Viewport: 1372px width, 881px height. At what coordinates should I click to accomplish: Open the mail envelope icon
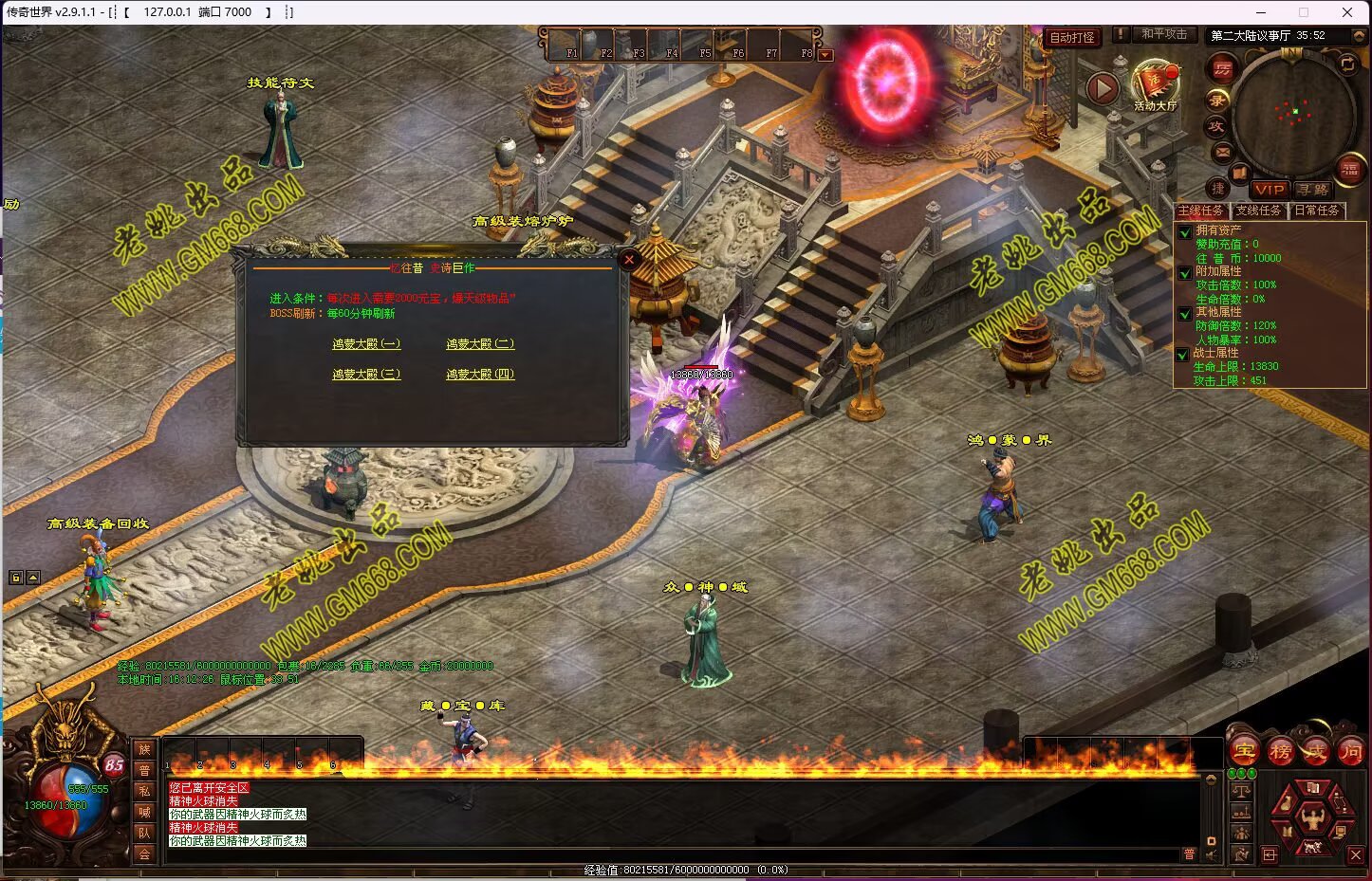pyautogui.click(x=1222, y=152)
